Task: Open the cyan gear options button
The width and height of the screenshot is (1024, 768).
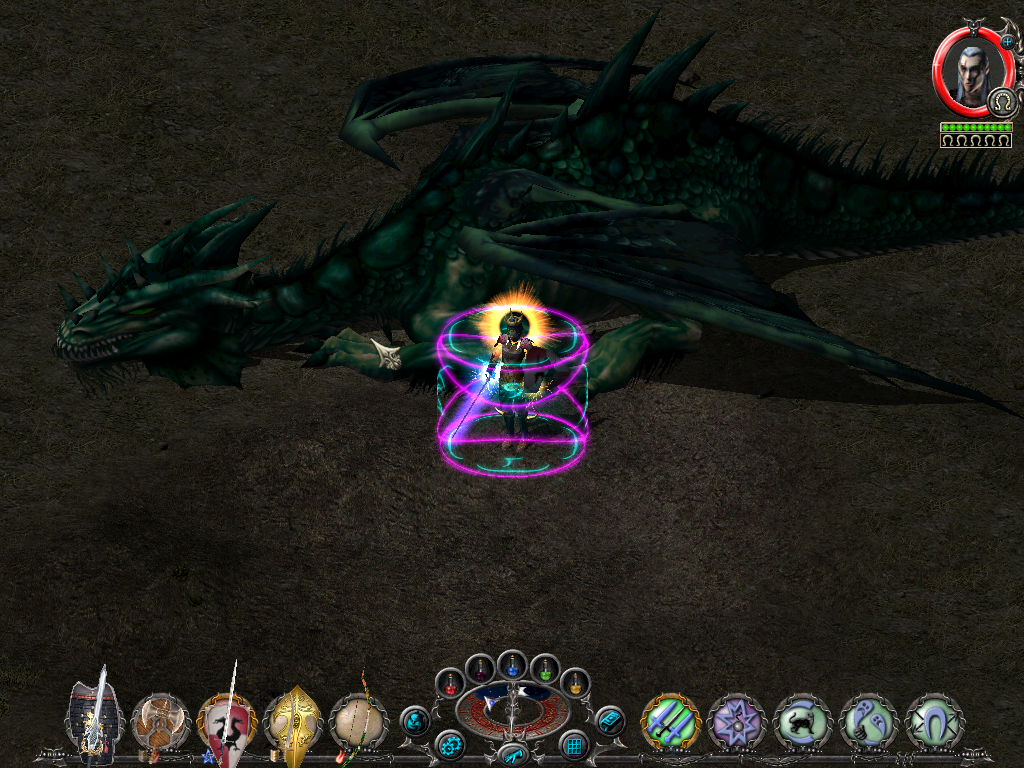Action: coord(450,745)
